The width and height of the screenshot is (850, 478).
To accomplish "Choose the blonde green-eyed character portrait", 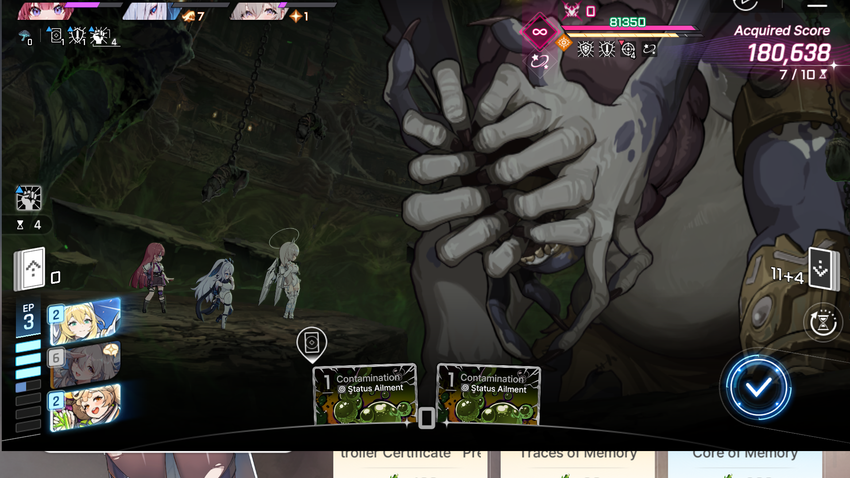I will [x=84, y=320].
